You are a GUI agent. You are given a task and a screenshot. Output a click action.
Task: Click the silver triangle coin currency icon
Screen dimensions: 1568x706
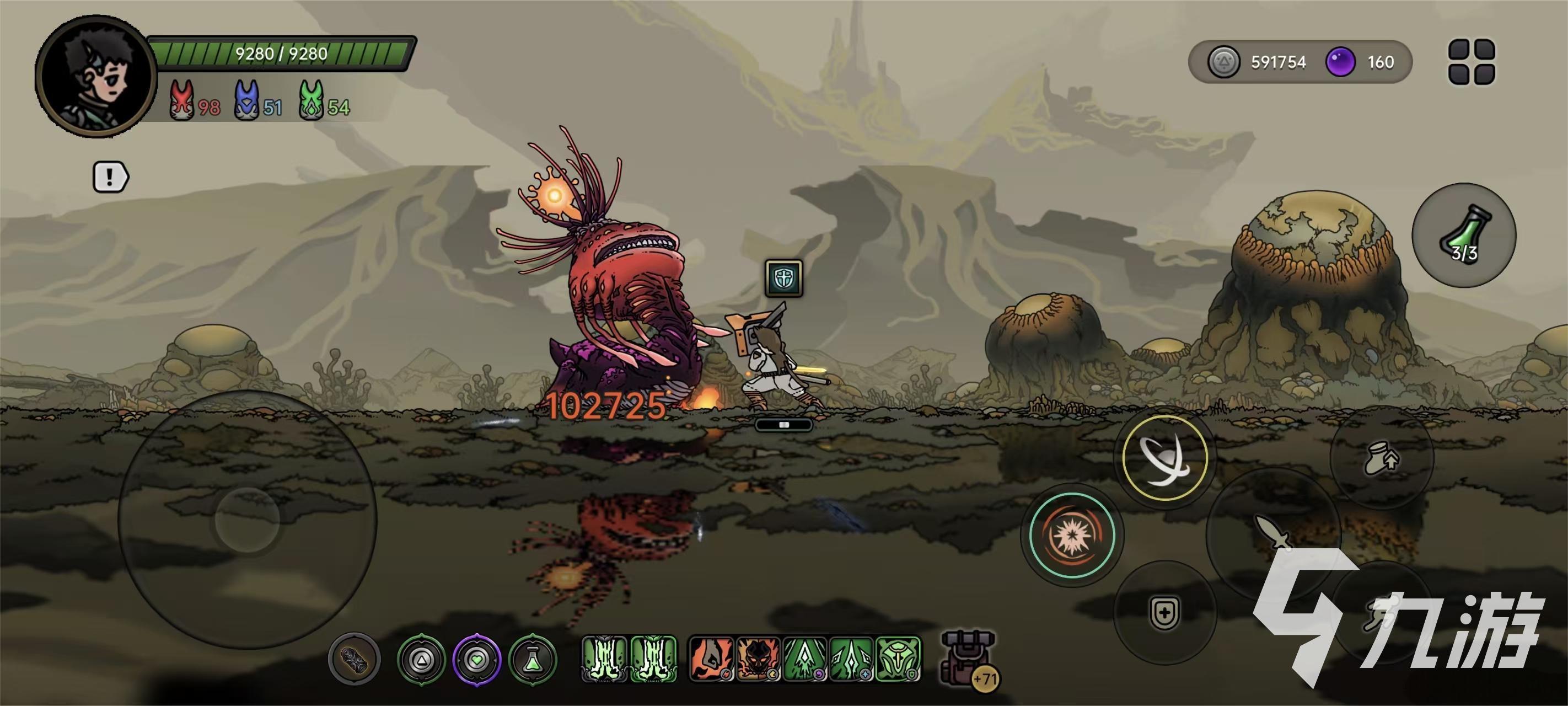pos(1223,62)
